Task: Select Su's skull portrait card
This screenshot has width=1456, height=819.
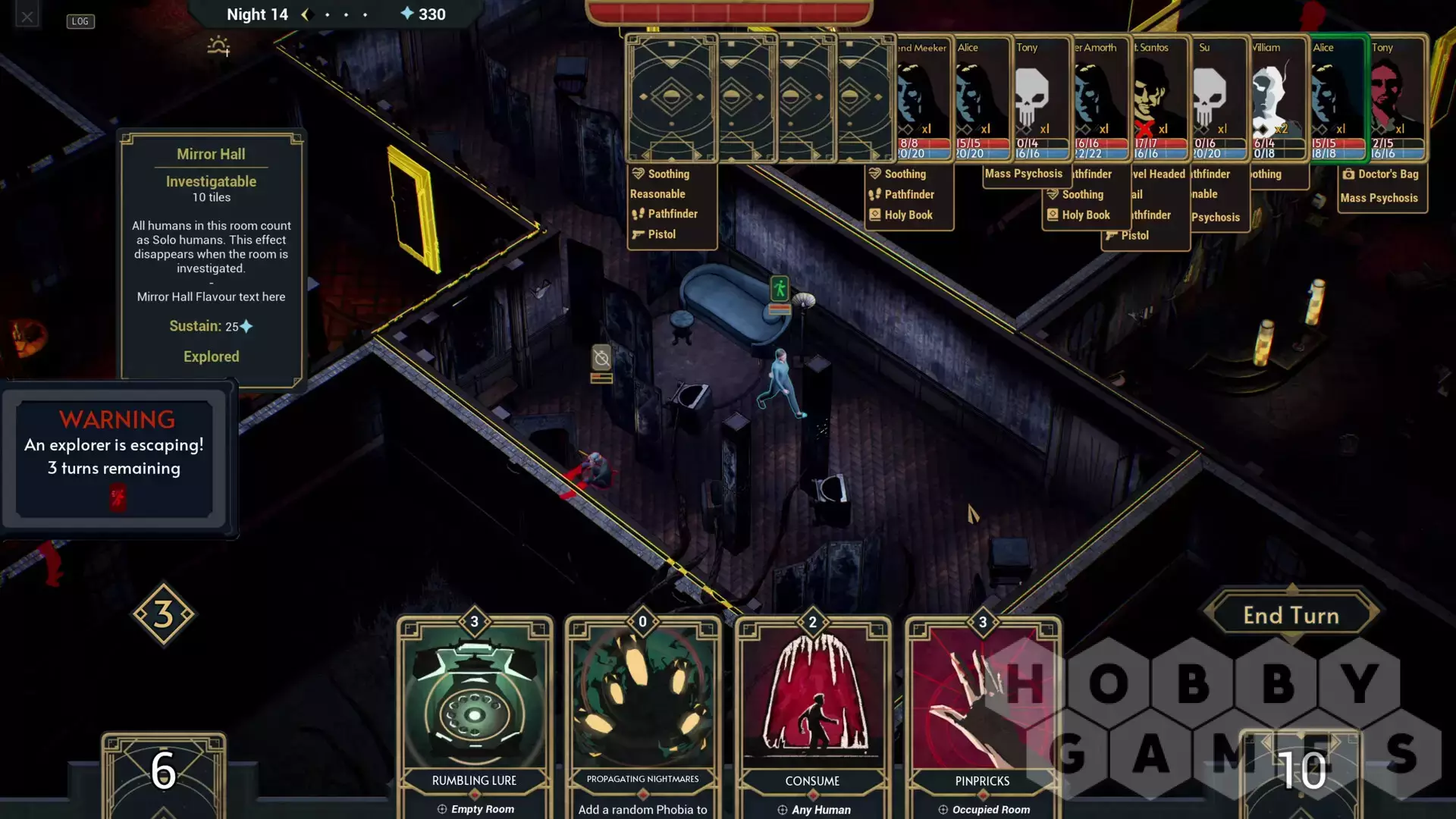Action: pos(1219,97)
